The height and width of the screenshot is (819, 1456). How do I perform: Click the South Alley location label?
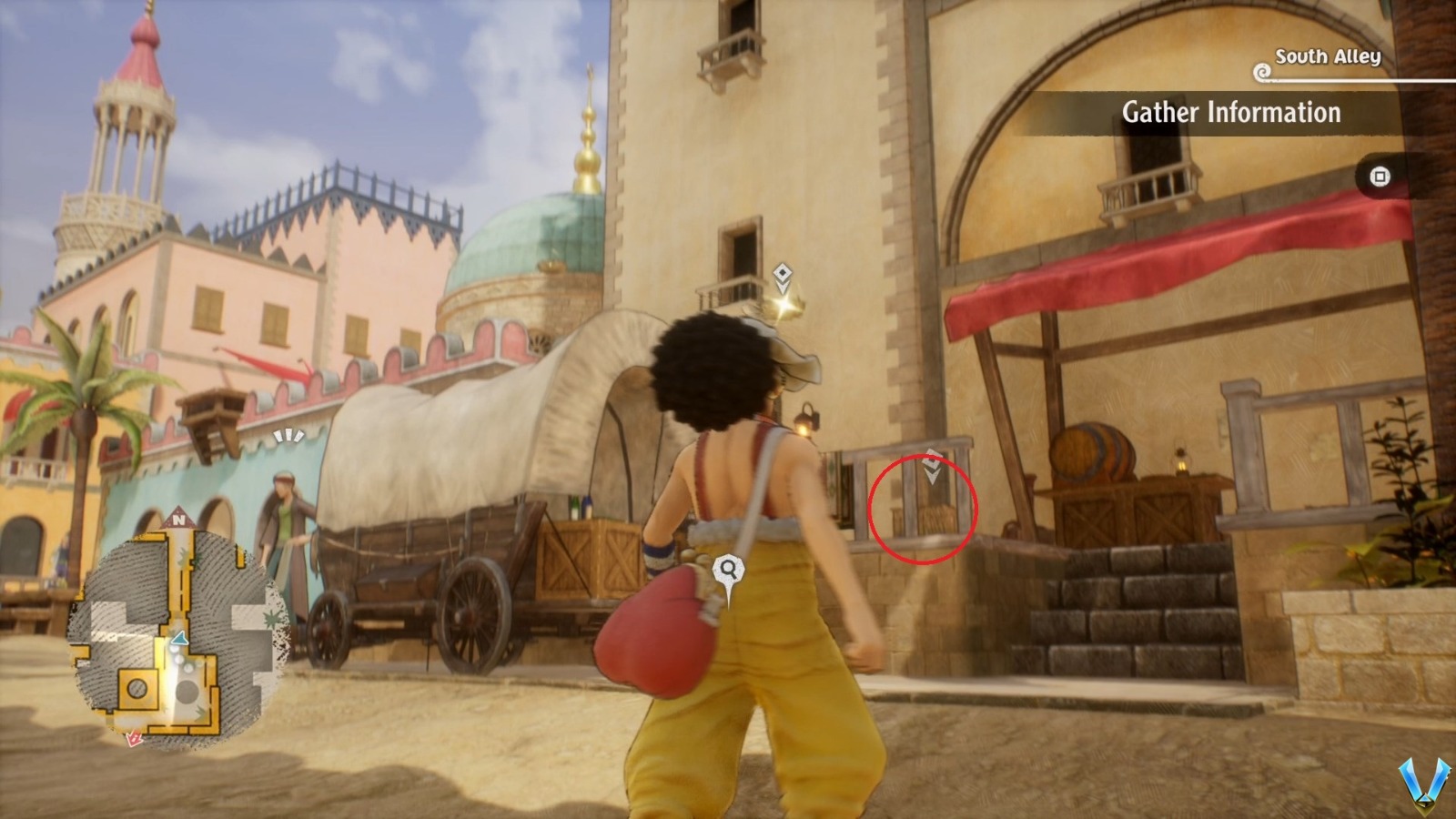[1330, 55]
